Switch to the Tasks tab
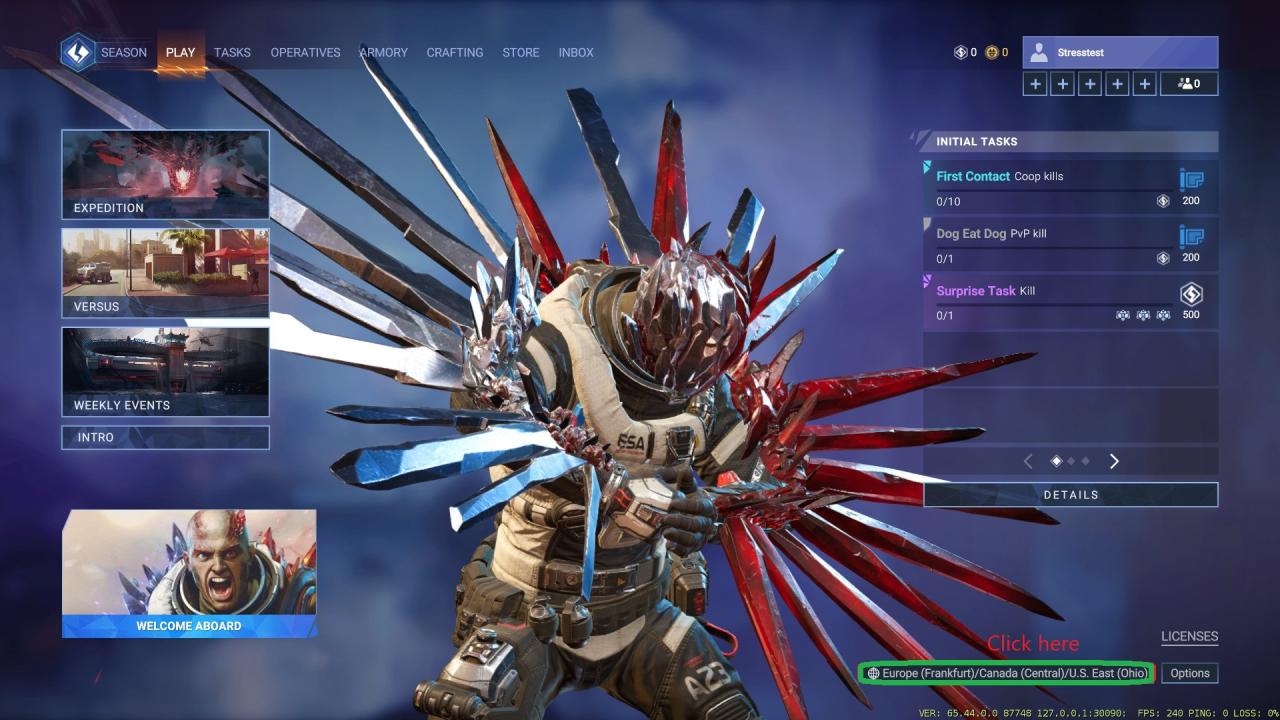The width and height of the screenshot is (1280, 720). point(232,52)
